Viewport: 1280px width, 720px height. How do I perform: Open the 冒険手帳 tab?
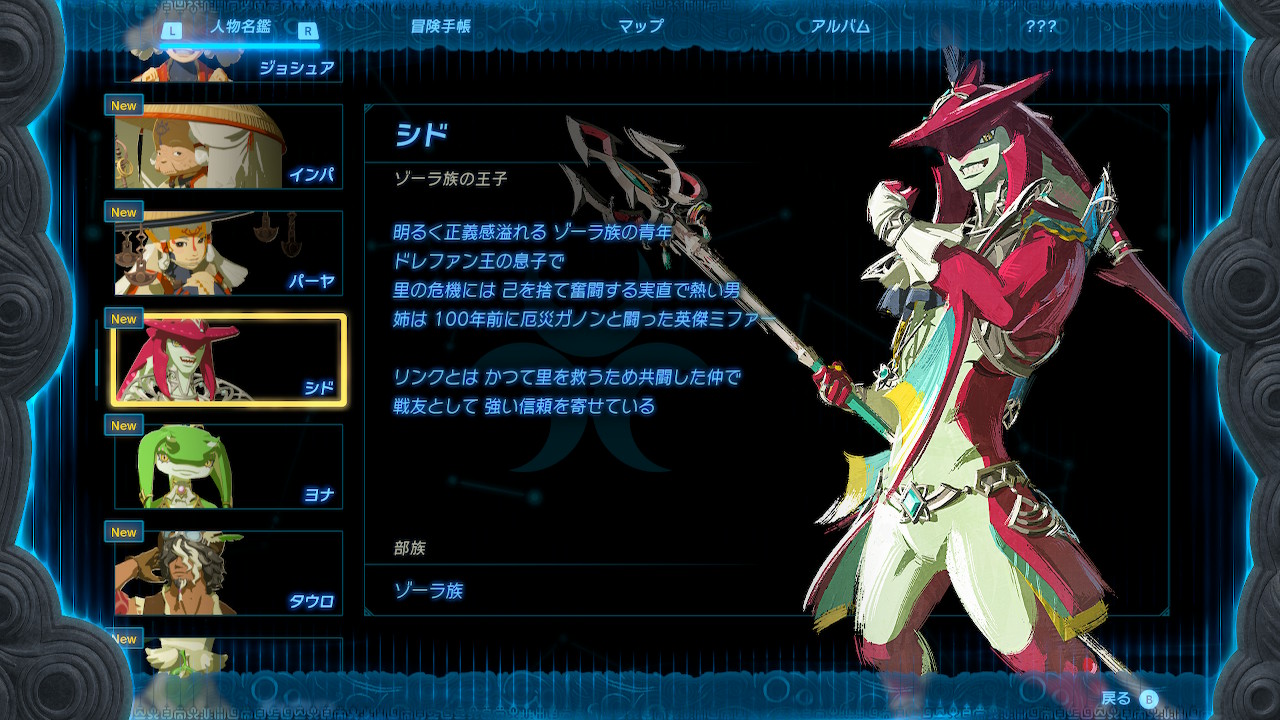pyautogui.click(x=440, y=27)
